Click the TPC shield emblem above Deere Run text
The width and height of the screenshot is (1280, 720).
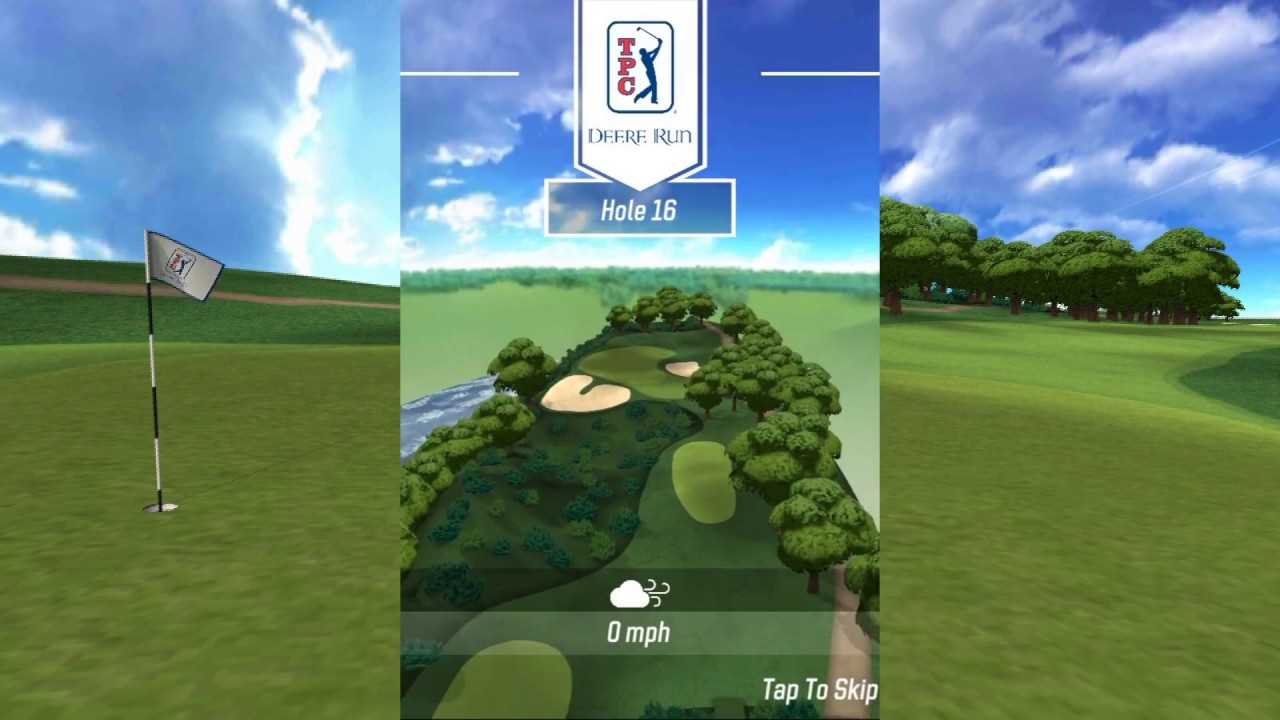640,65
